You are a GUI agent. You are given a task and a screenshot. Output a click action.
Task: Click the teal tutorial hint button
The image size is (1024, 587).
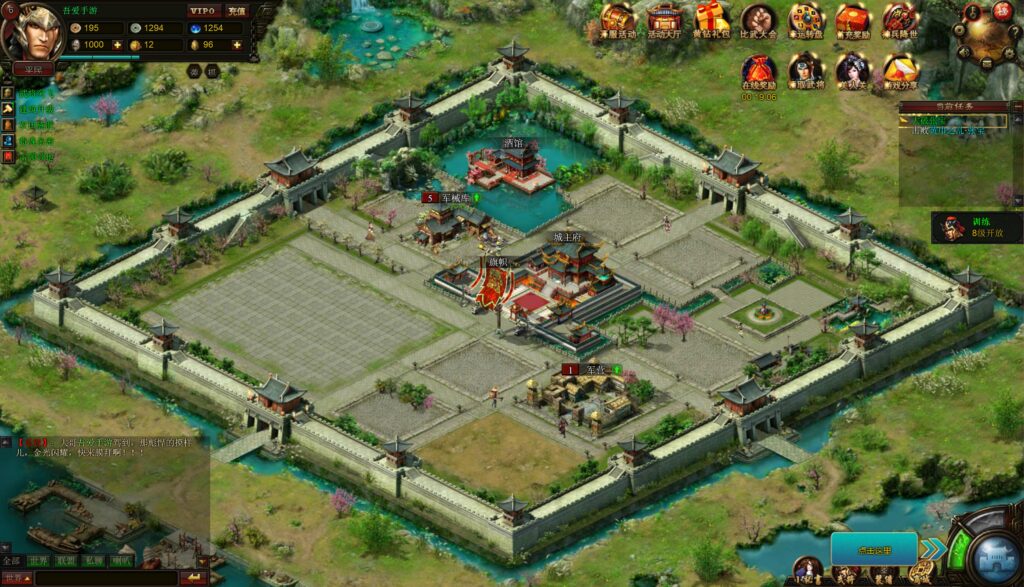[x=873, y=549]
